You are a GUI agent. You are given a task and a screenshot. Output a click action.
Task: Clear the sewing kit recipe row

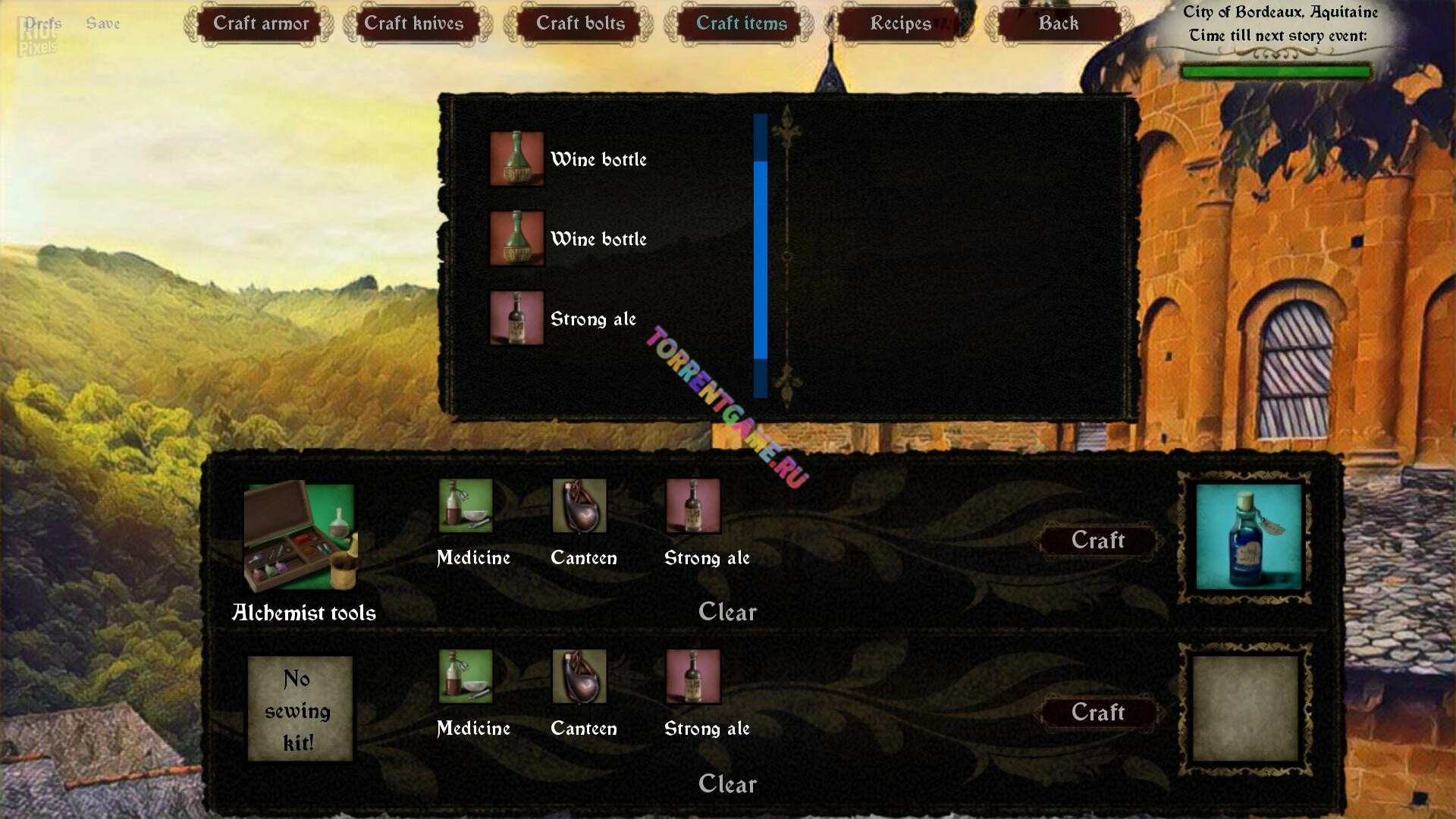click(727, 784)
